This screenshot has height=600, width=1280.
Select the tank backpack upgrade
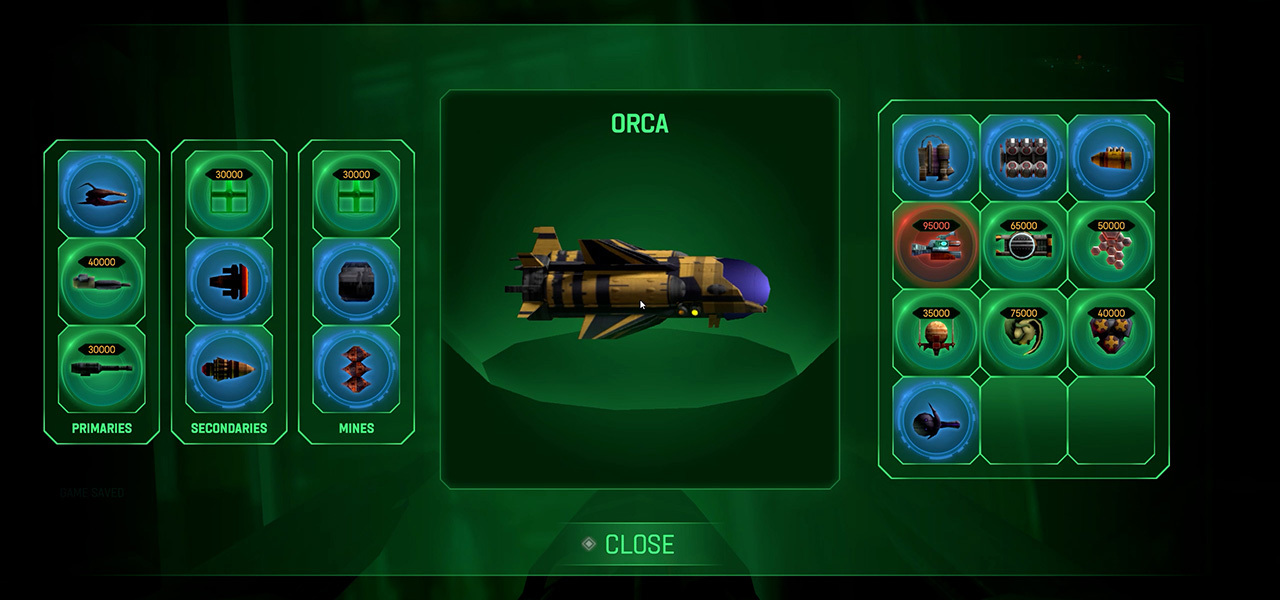tap(936, 158)
